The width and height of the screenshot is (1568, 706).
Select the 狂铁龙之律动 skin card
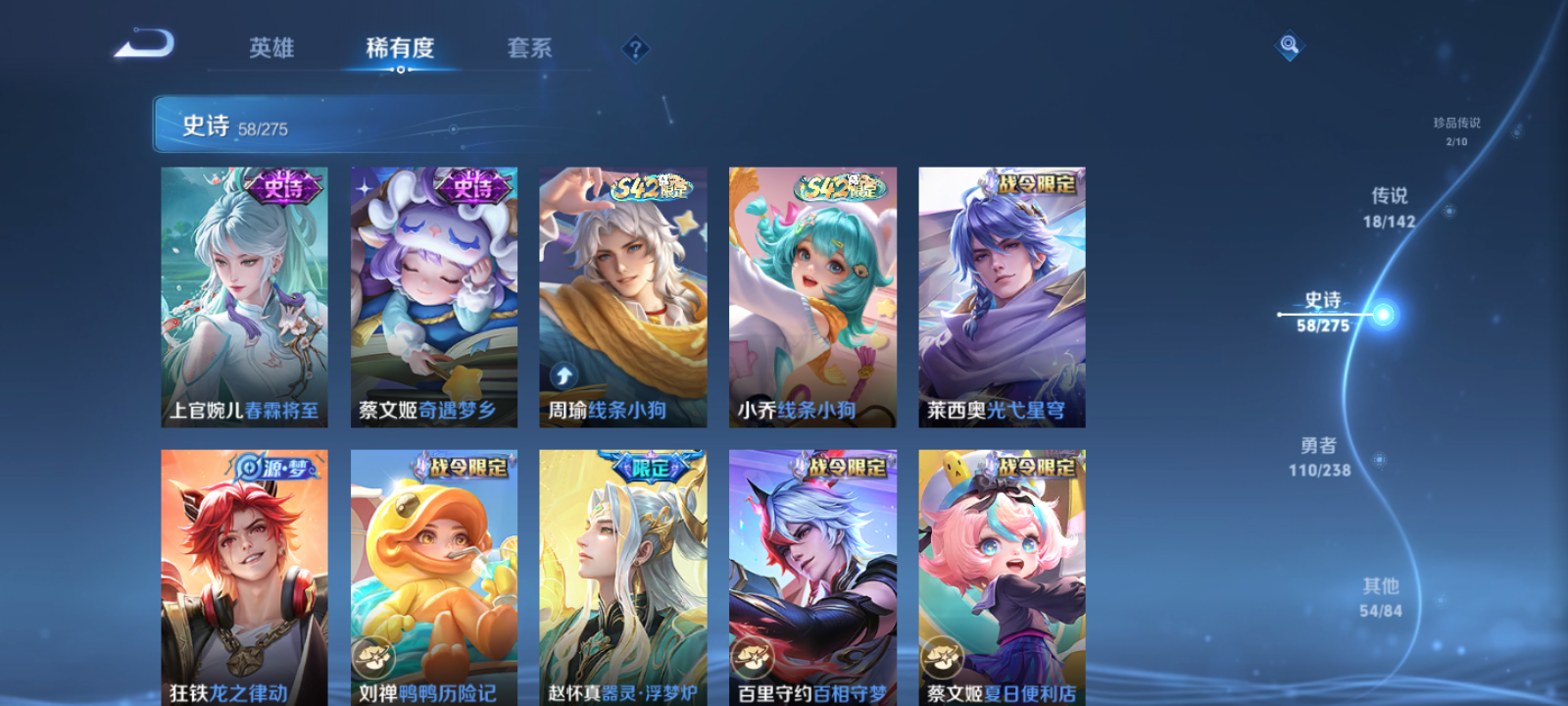click(x=245, y=579)
